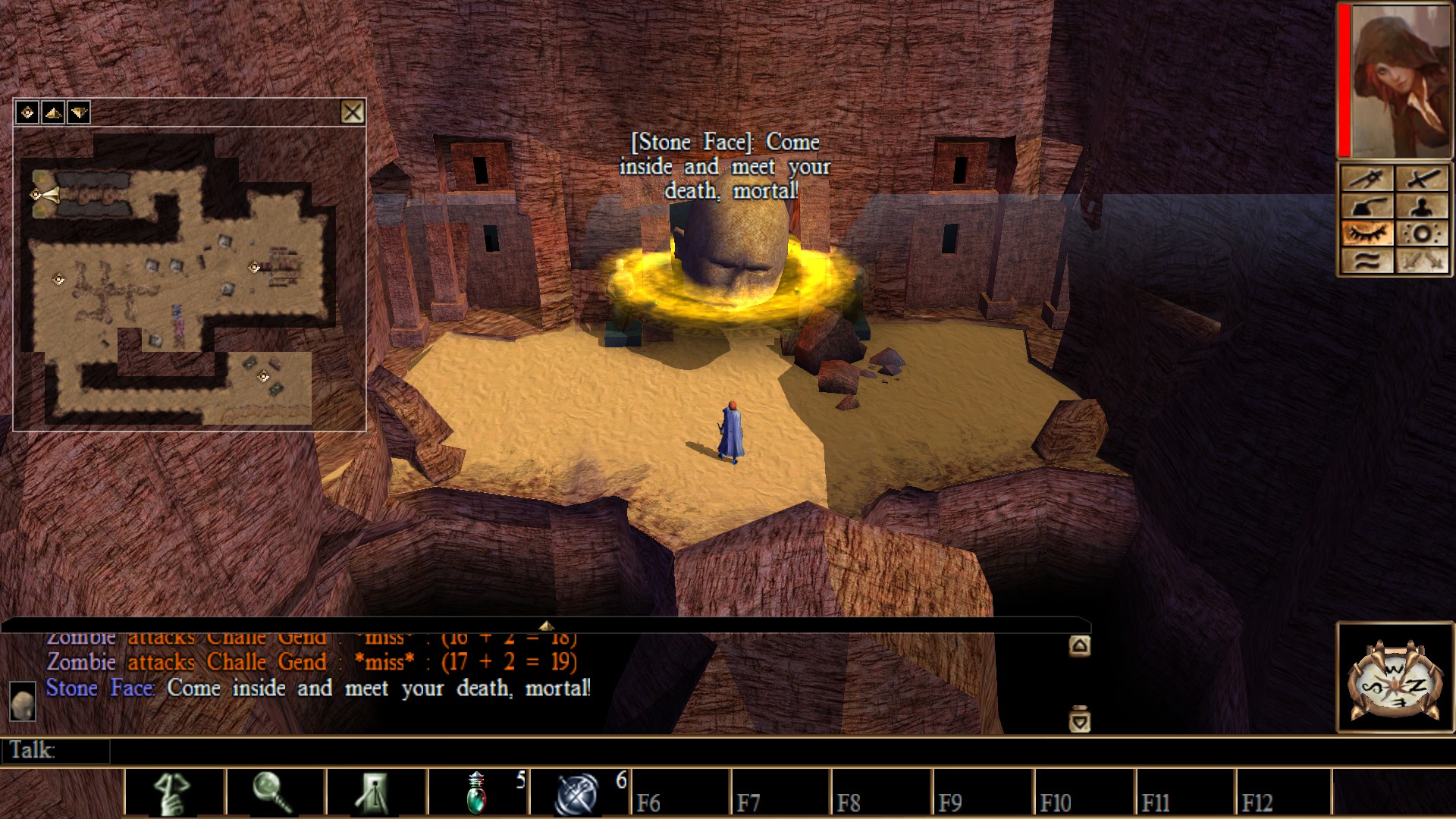This screenshot has width=1456, height=819.
Task: Use the door-and-tripod quickslot
Action: coord(376,793)
